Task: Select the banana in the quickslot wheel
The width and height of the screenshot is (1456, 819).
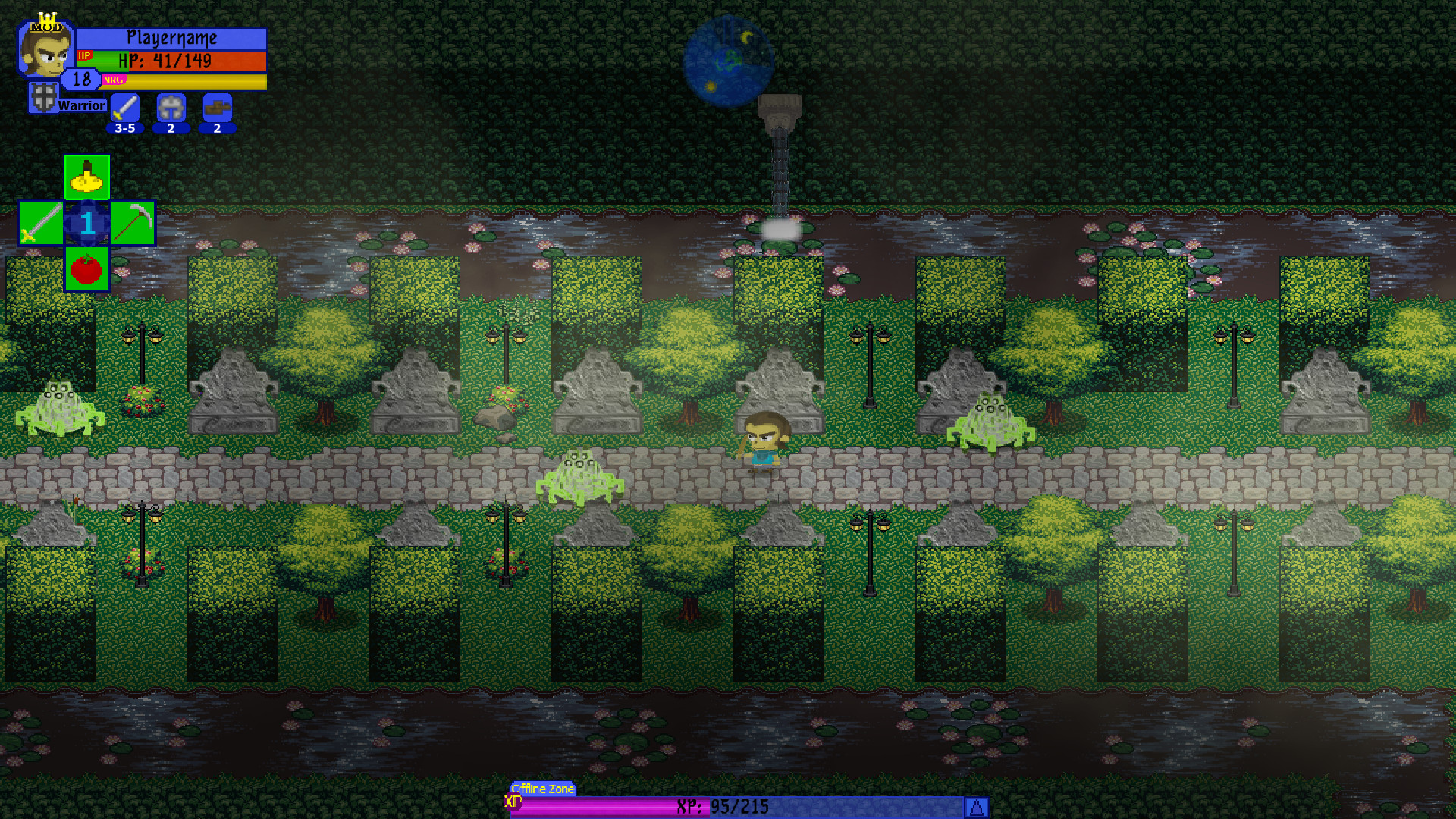Action: pyautogui.click(x=86, y=177)
